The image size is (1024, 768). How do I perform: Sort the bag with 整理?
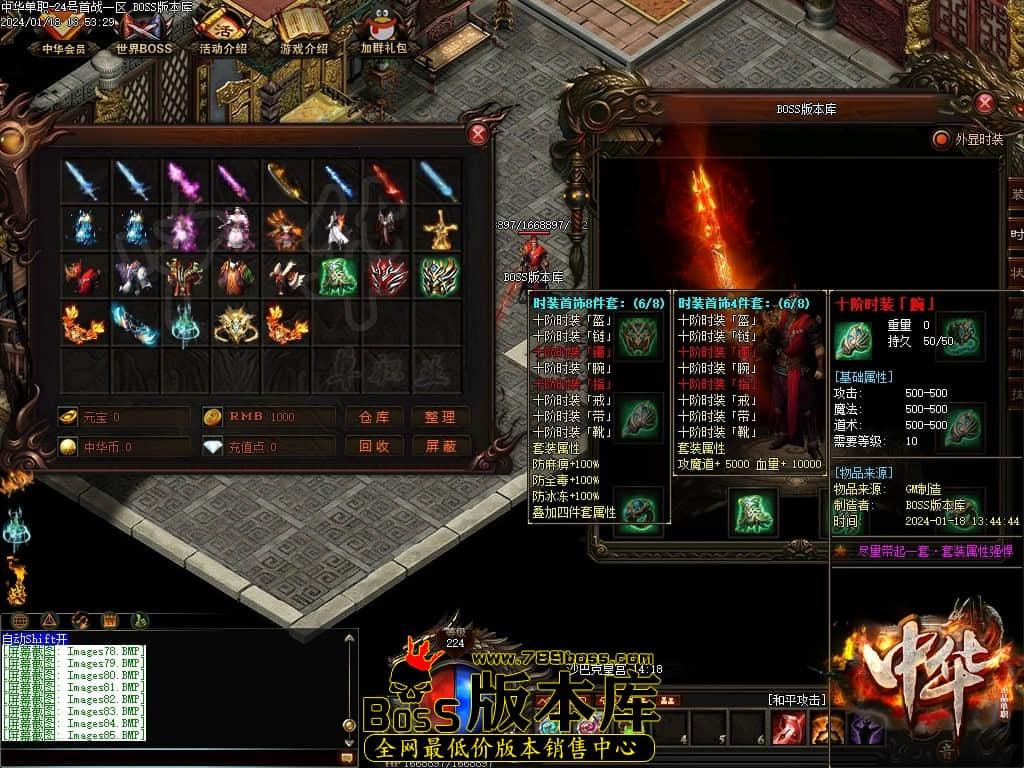440,417
